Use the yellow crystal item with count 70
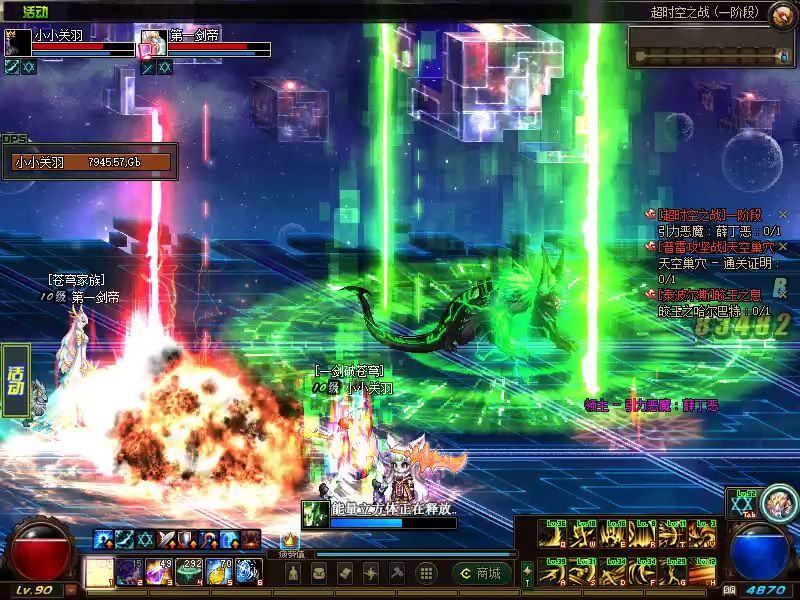Viewport: 800px width, 600px height. (x=220, y=573)
